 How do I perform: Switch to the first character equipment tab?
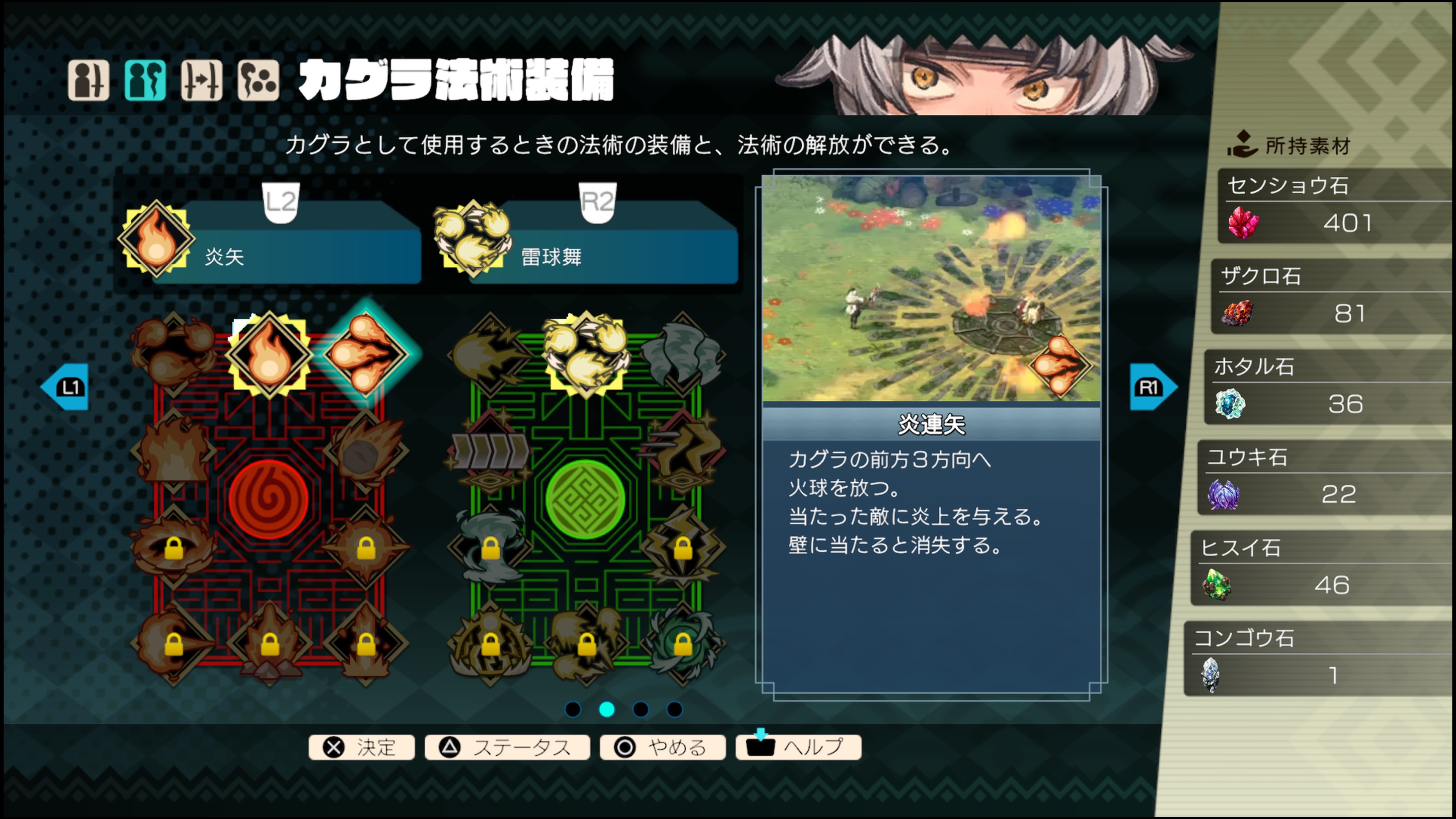tap(88, 80)
